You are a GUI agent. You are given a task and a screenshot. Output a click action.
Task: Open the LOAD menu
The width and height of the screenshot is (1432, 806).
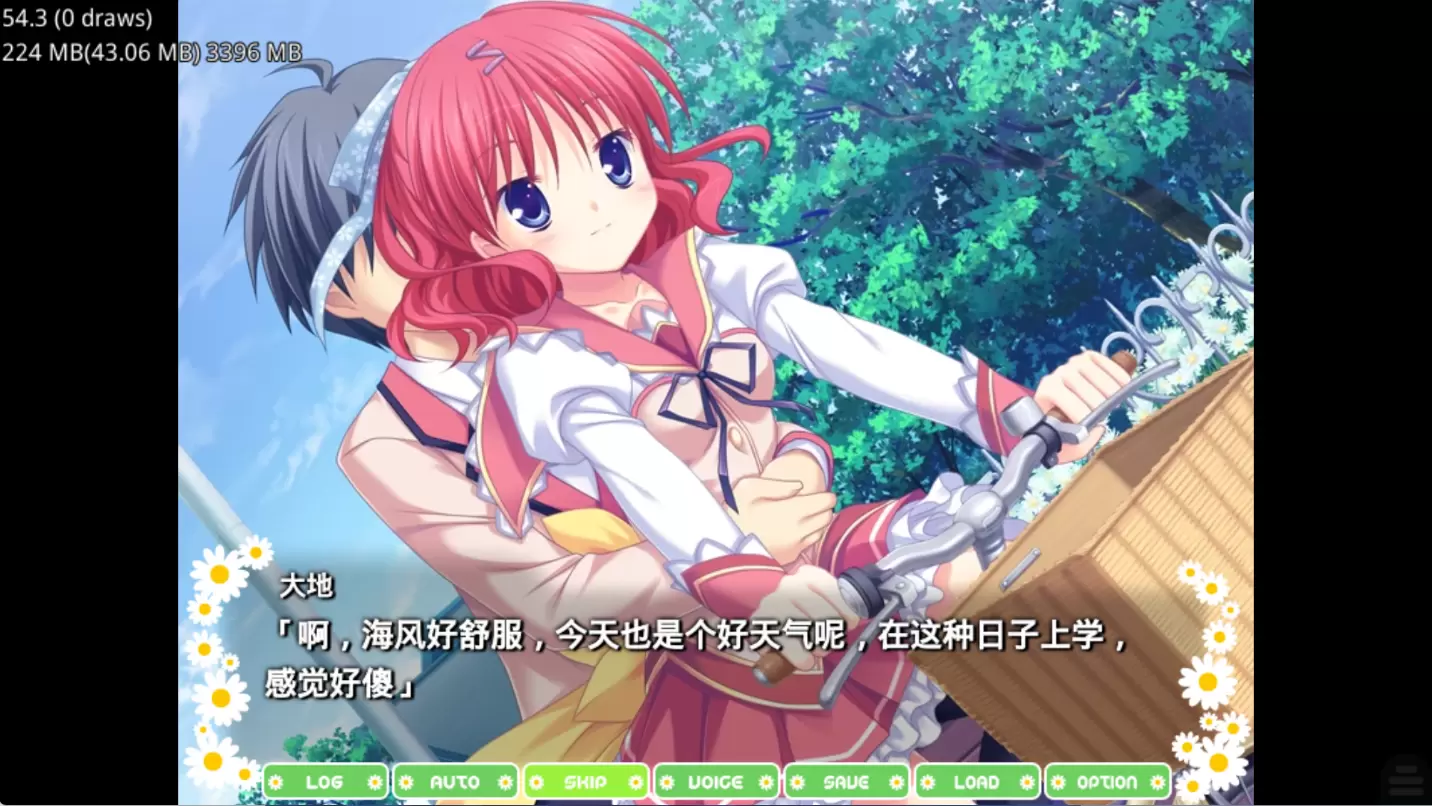coord(977,782)
